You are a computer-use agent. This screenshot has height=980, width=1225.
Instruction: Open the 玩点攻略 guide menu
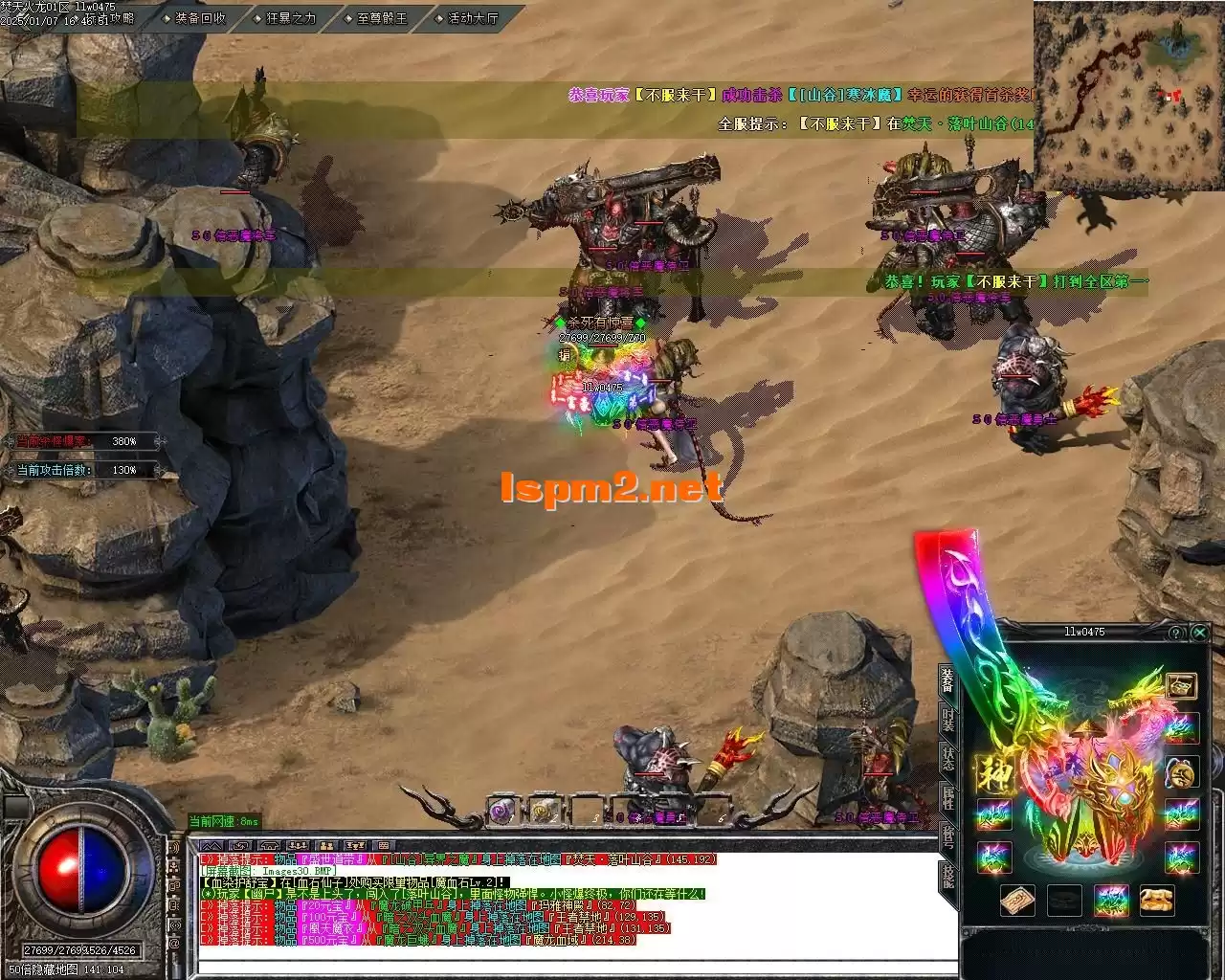pyautogui.click(x=109, y=17)
